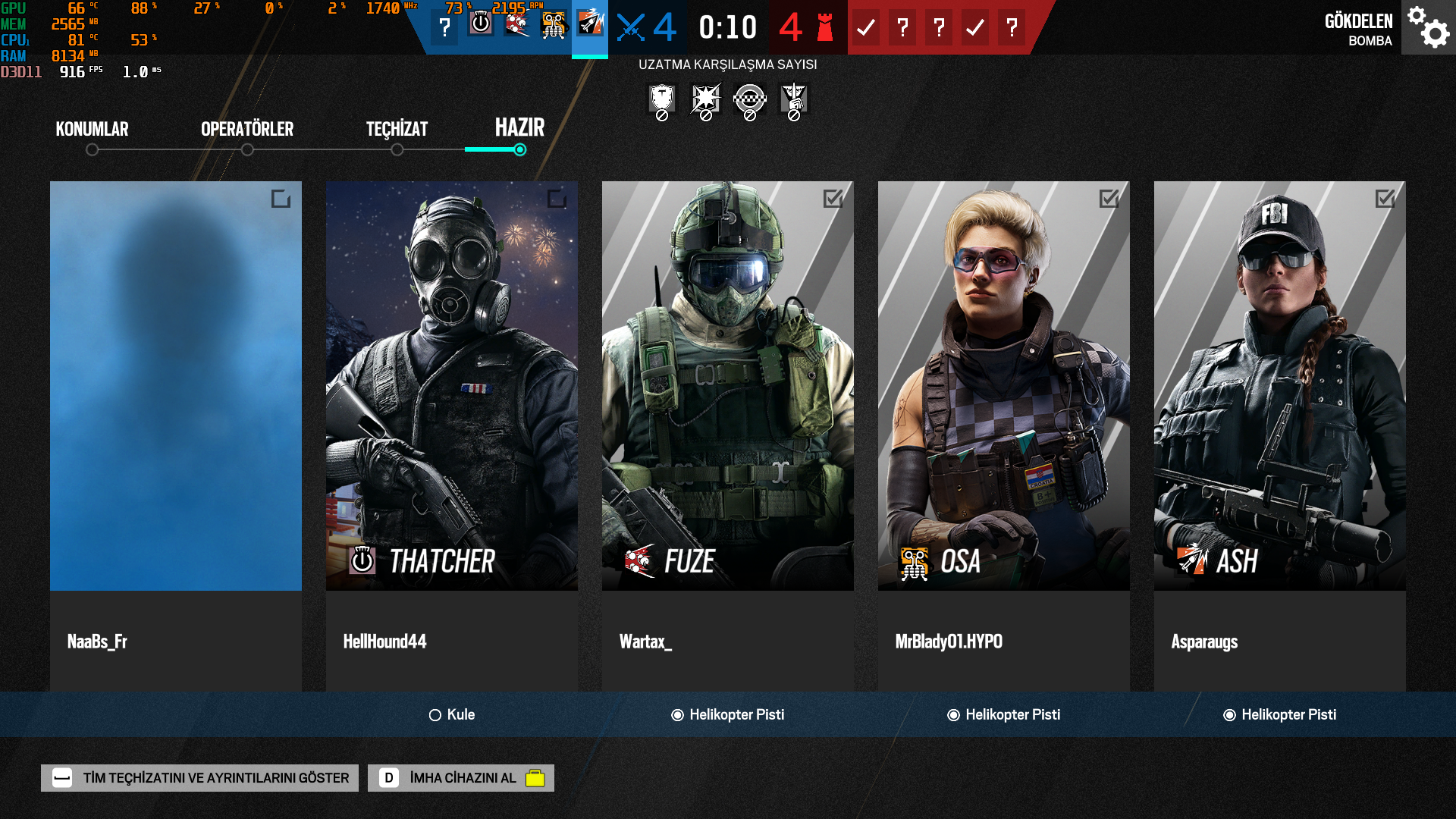
Task: Select Helikopter Pisti under Wartax_
Action: click(x=728, y=715)
